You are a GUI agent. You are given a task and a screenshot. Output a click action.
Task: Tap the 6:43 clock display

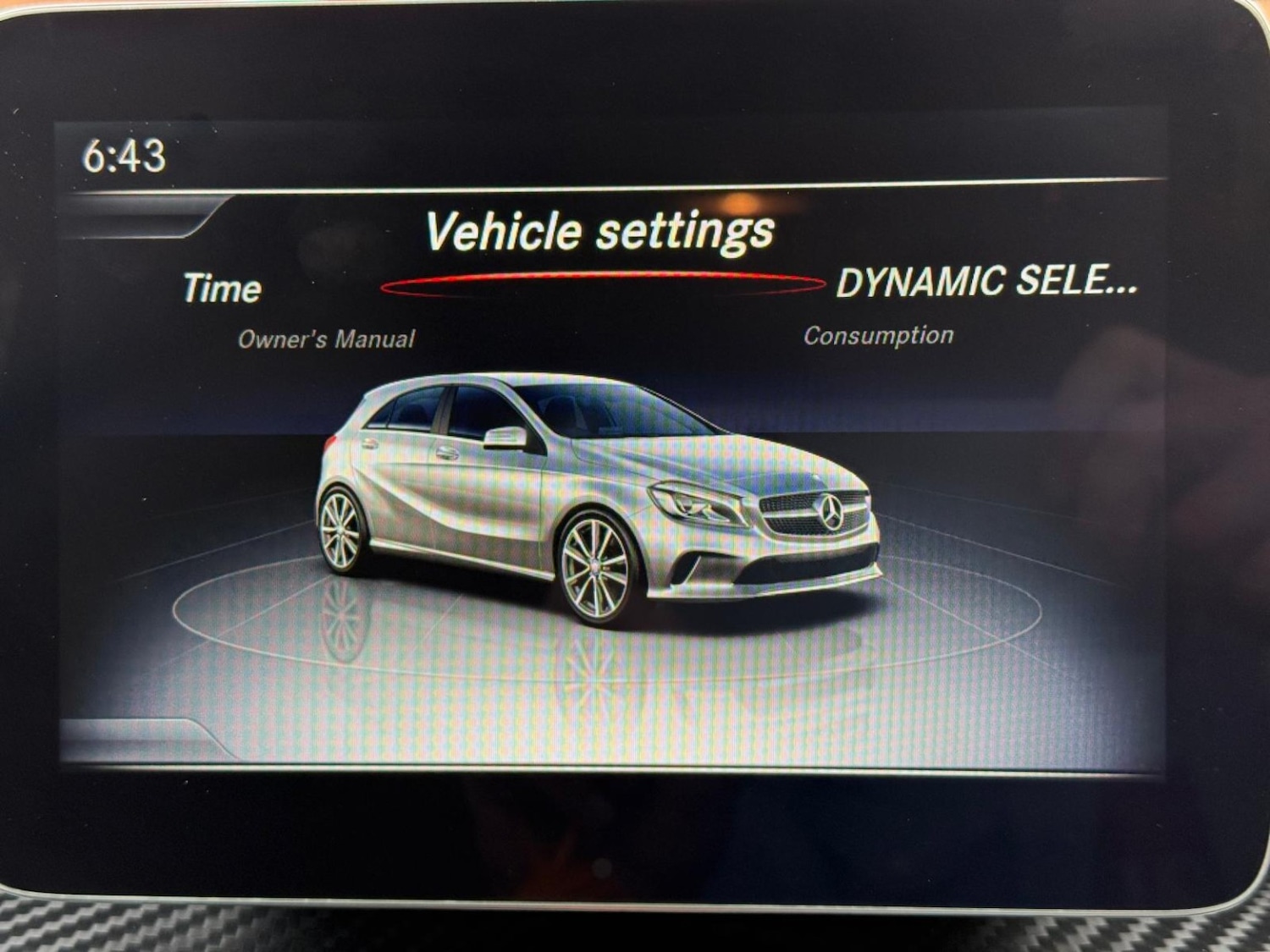[124, 155]
